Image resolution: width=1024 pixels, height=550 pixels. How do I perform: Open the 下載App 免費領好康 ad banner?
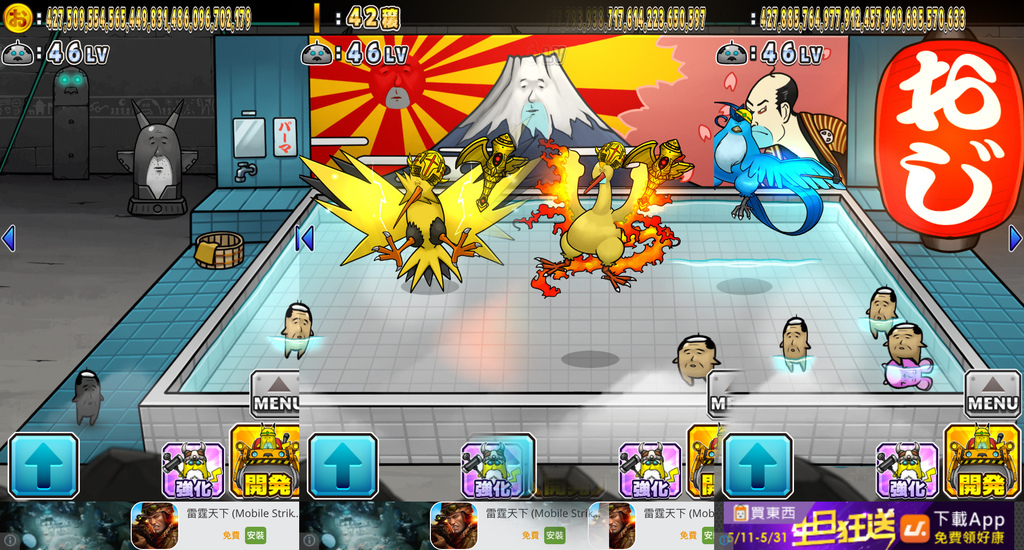click(x=968, y=526)
